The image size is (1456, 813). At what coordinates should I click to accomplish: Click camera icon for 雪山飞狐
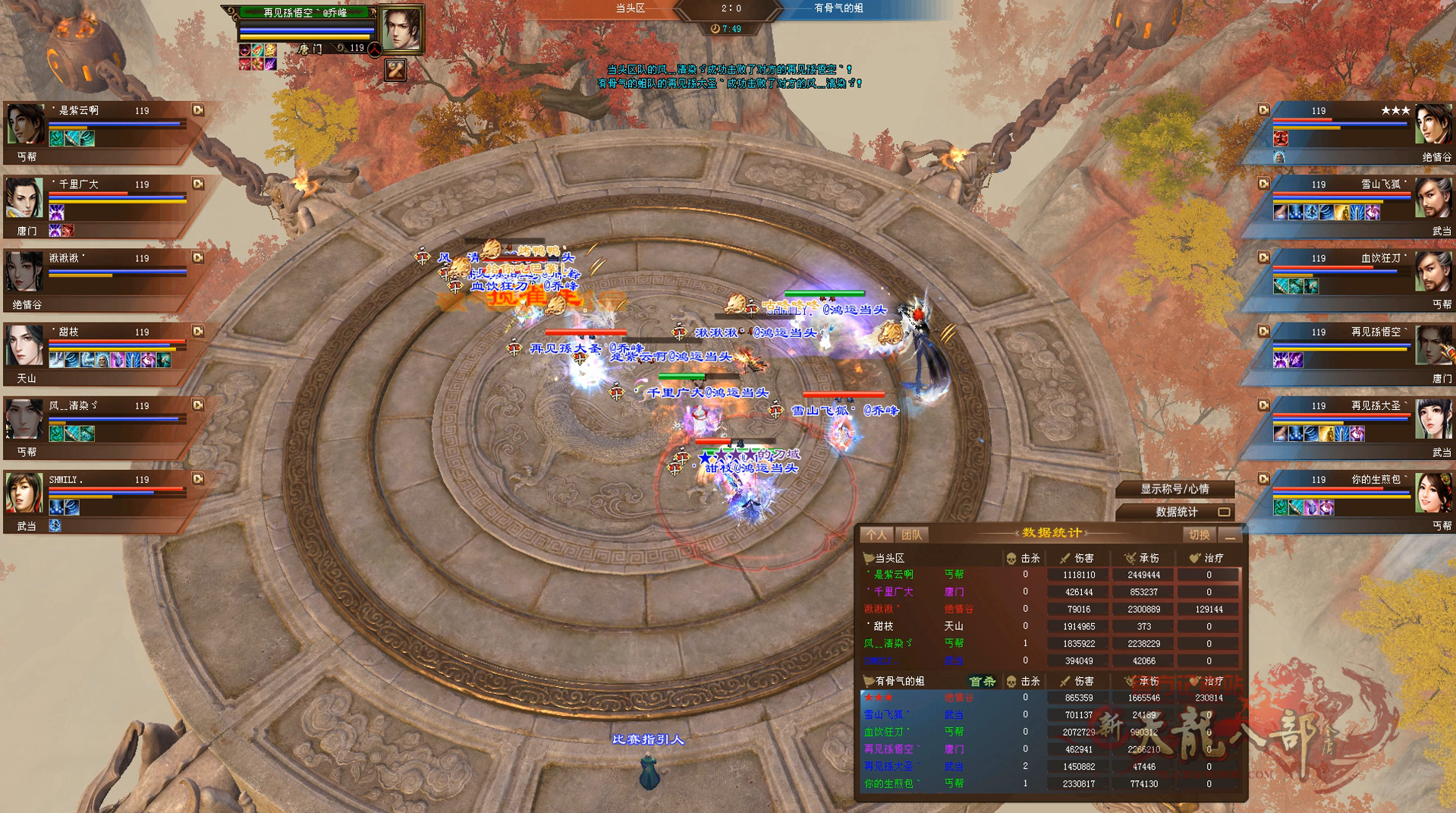[x=1263, y=184]
